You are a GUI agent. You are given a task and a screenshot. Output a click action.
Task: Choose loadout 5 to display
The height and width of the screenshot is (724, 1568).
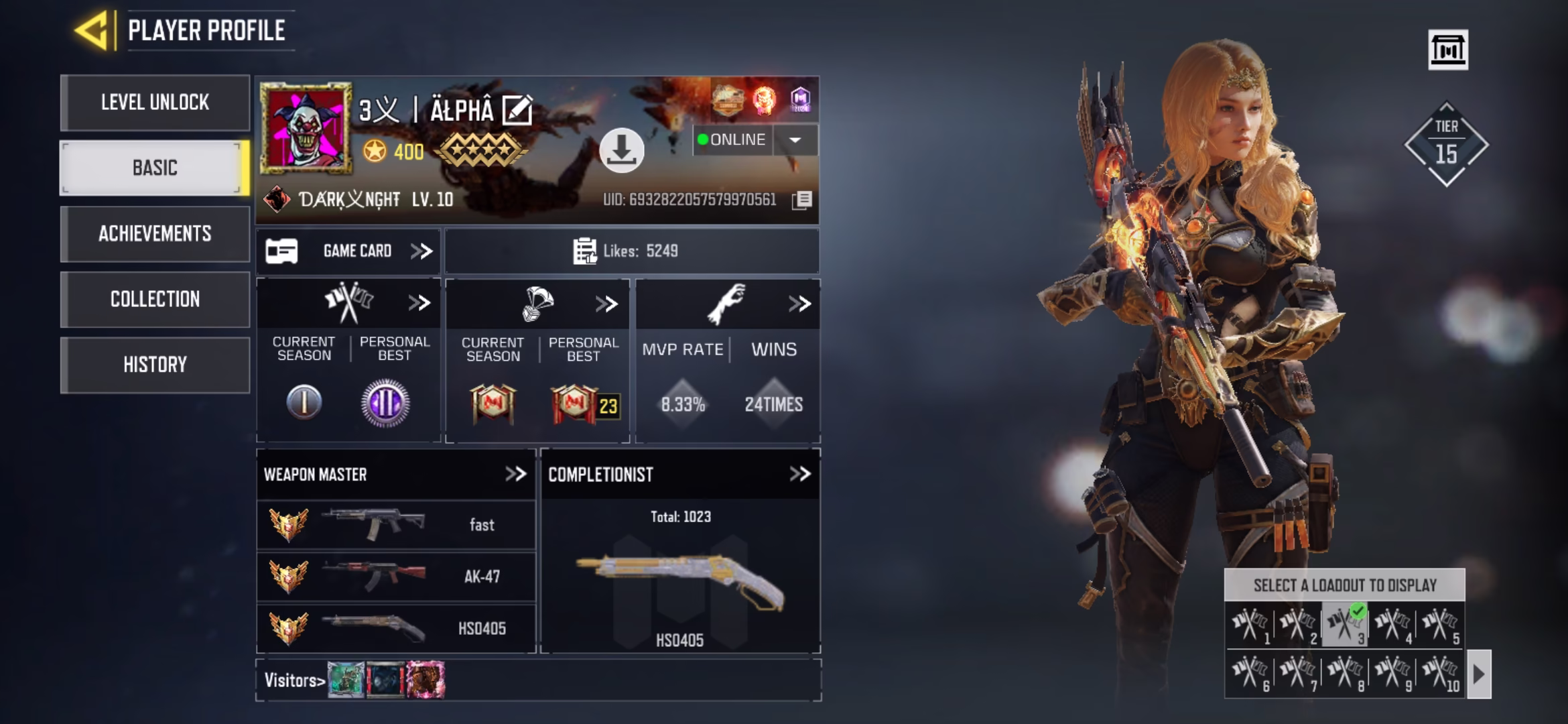[x=1439, y=625]
